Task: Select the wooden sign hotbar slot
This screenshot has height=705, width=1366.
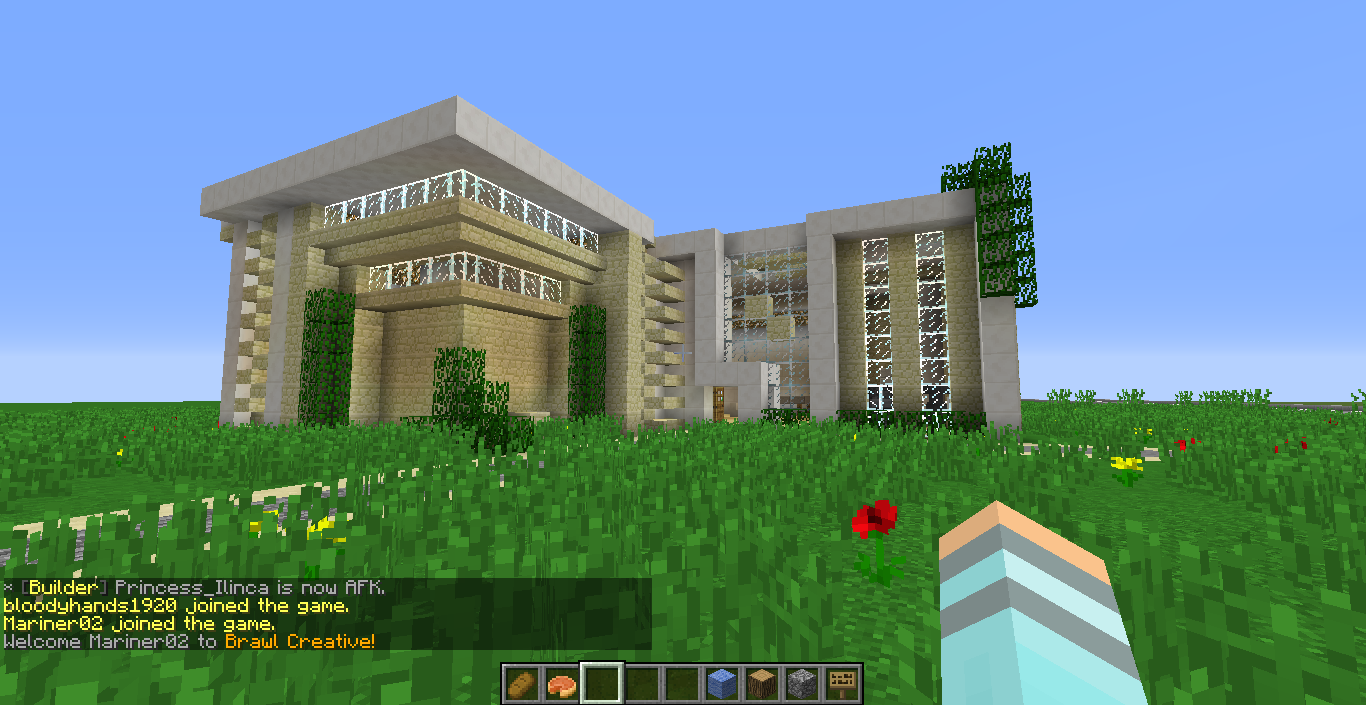Action: coord(842,684)
